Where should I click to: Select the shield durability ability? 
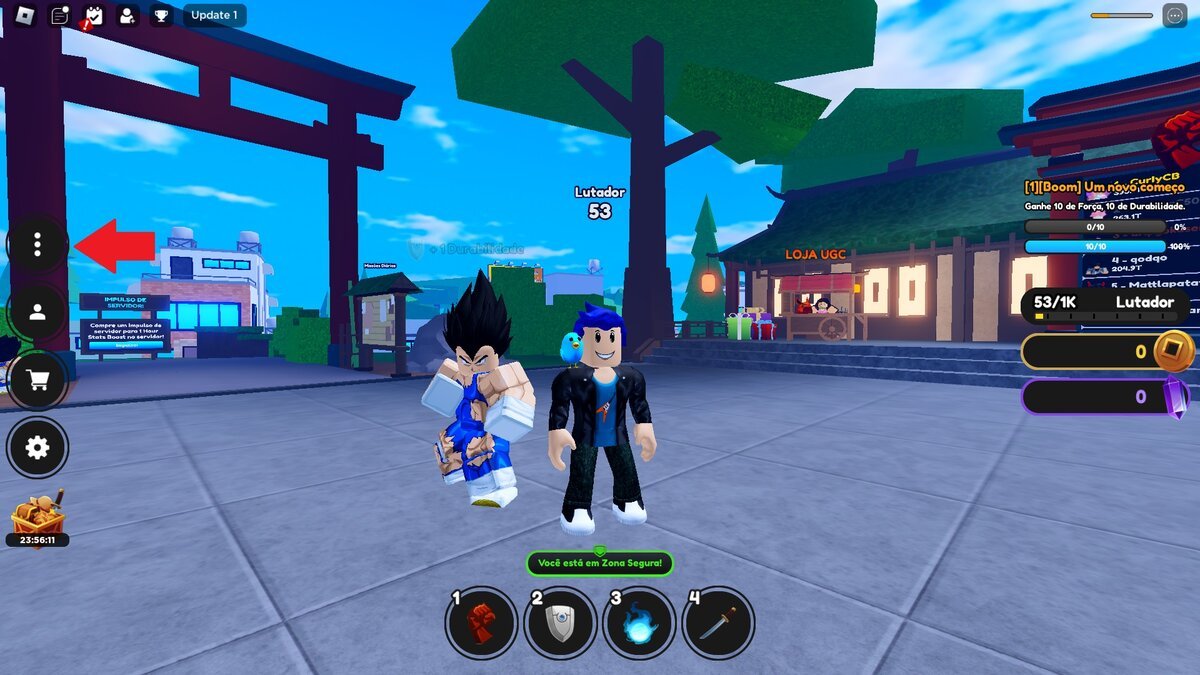tap(560, 623)
